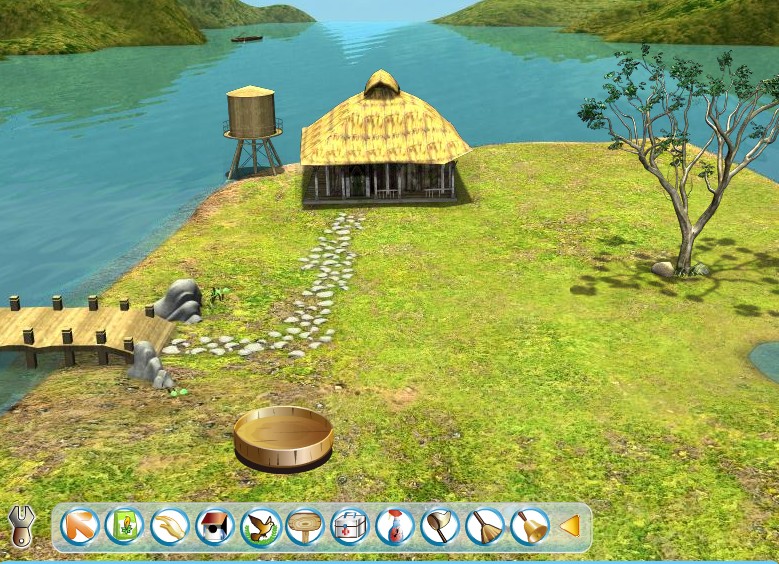Pick the wooden signpost tool
This screenshot has height=564, width=779.
click(x=305, y=526)
